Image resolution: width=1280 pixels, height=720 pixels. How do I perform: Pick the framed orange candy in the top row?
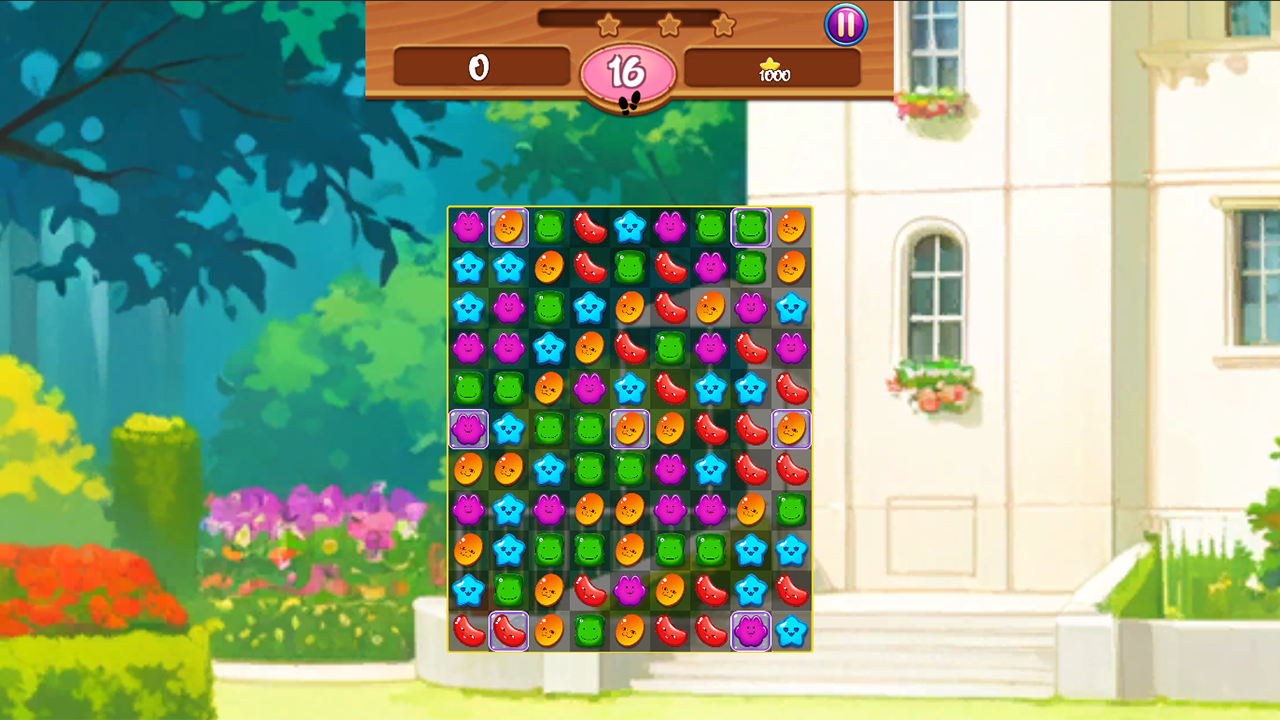(508, 227)
